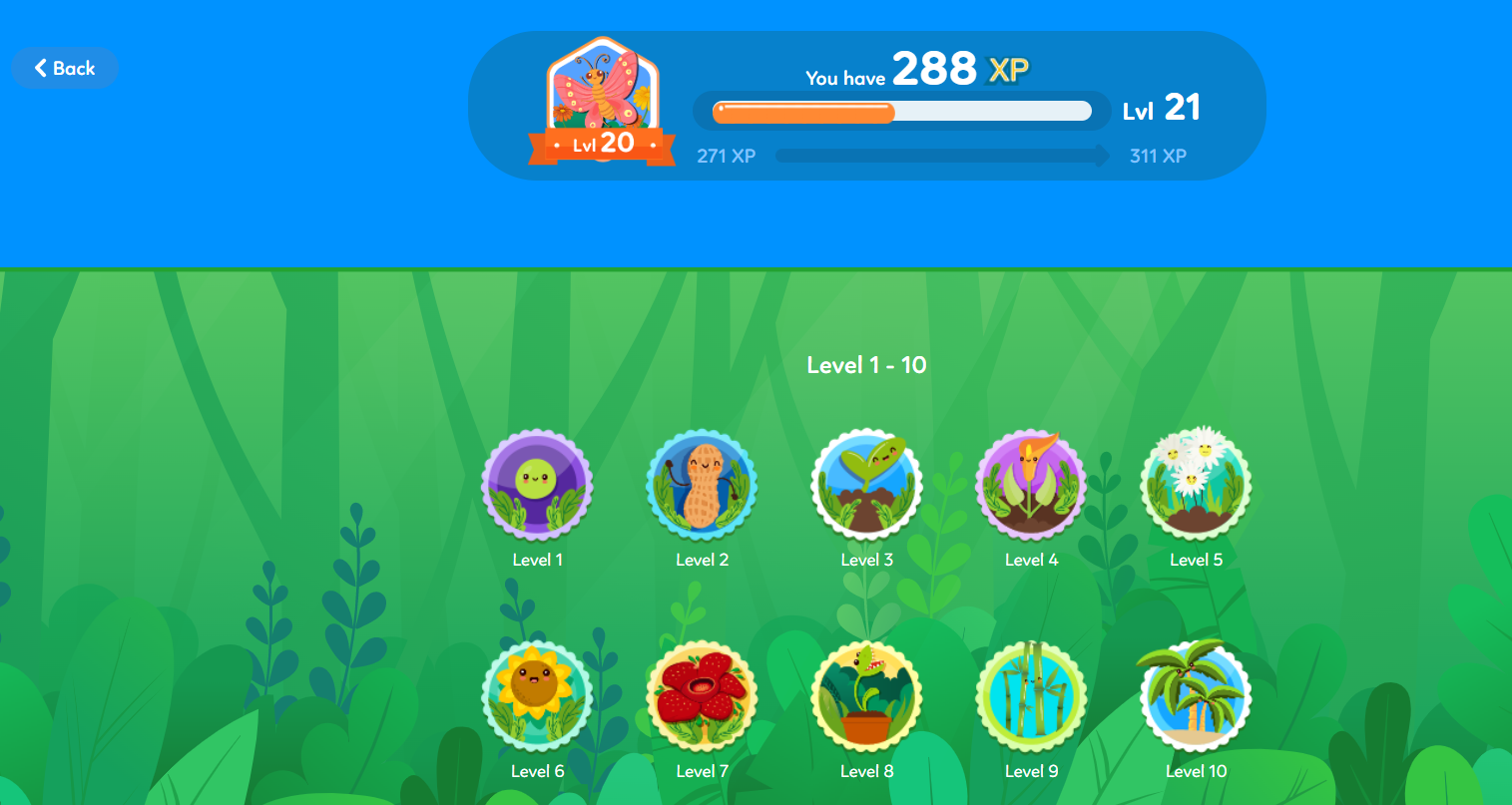
Task: Select the Level 2 peanut badge
Action: click(702, 486)
